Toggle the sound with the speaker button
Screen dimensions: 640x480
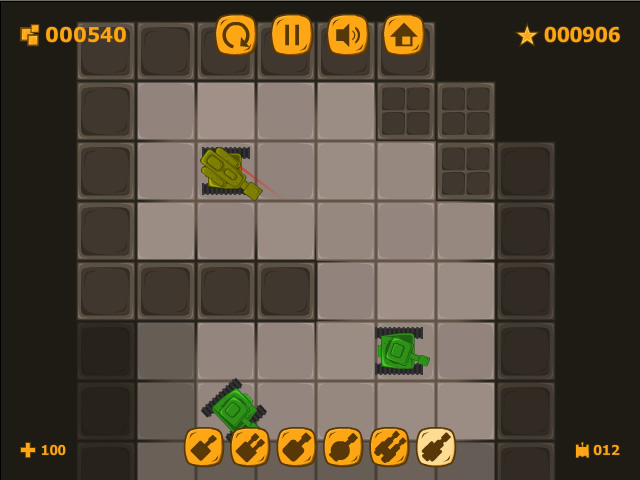point(348,35)
